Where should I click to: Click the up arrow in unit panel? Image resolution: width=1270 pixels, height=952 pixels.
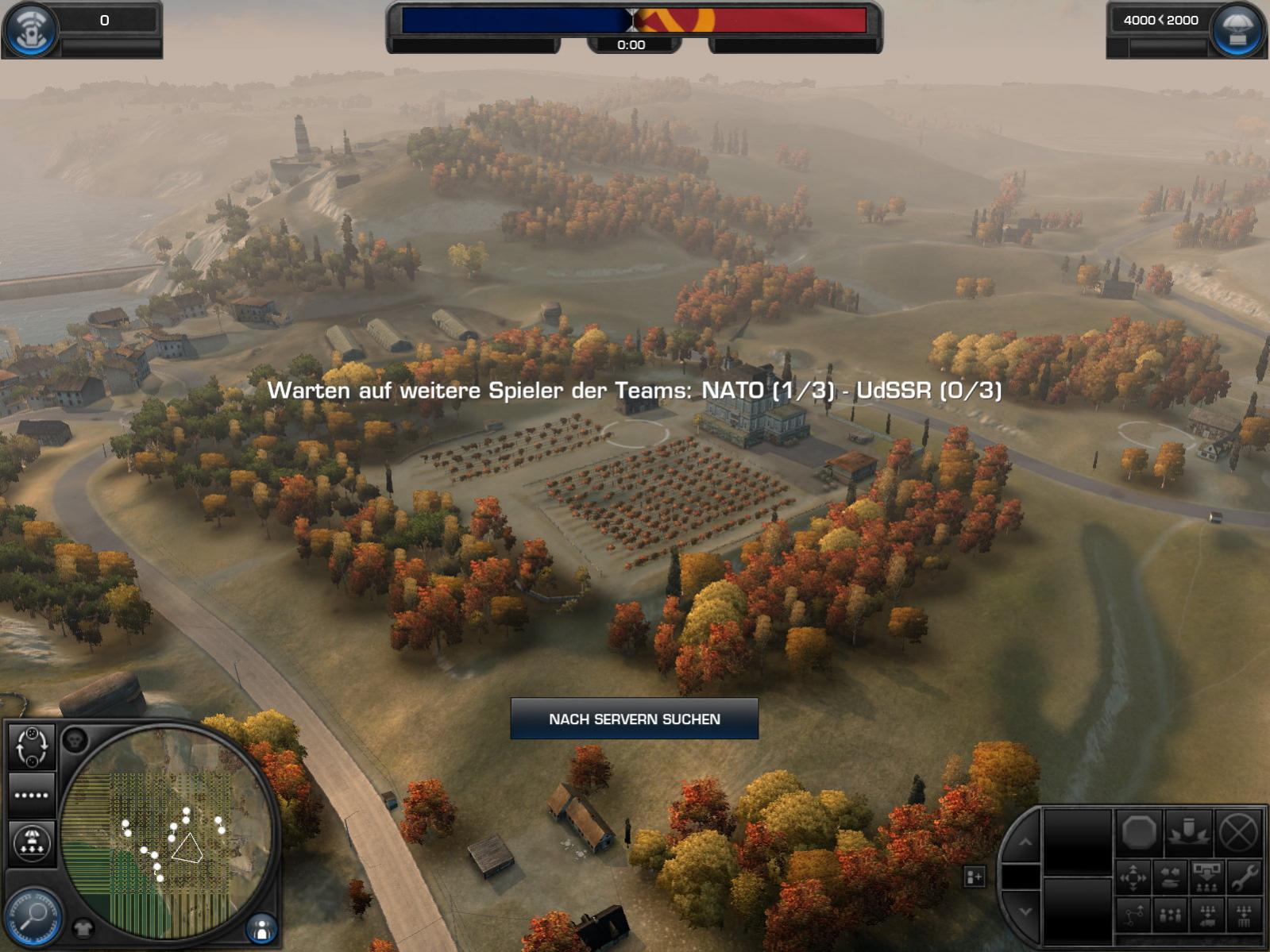(1025, 842)
